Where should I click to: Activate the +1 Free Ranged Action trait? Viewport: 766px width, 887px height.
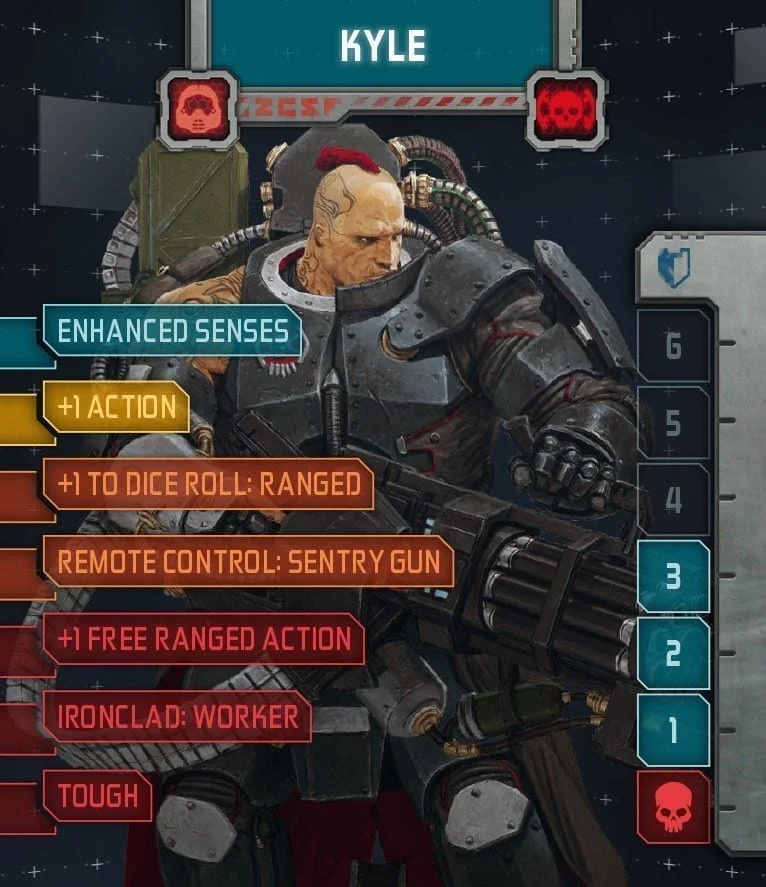[x=204, y=639]
